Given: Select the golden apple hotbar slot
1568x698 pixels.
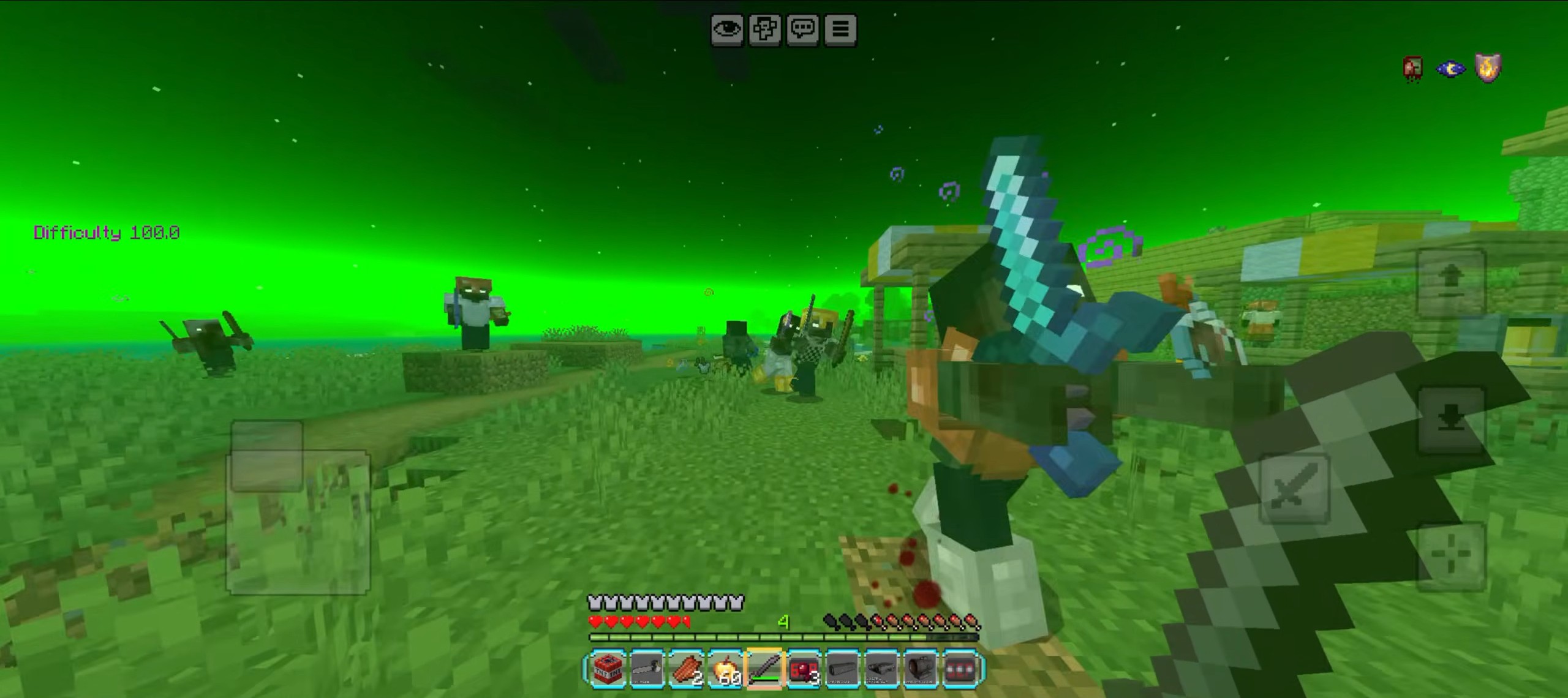Looking at the screenshot, I should (x=725, y=669).
